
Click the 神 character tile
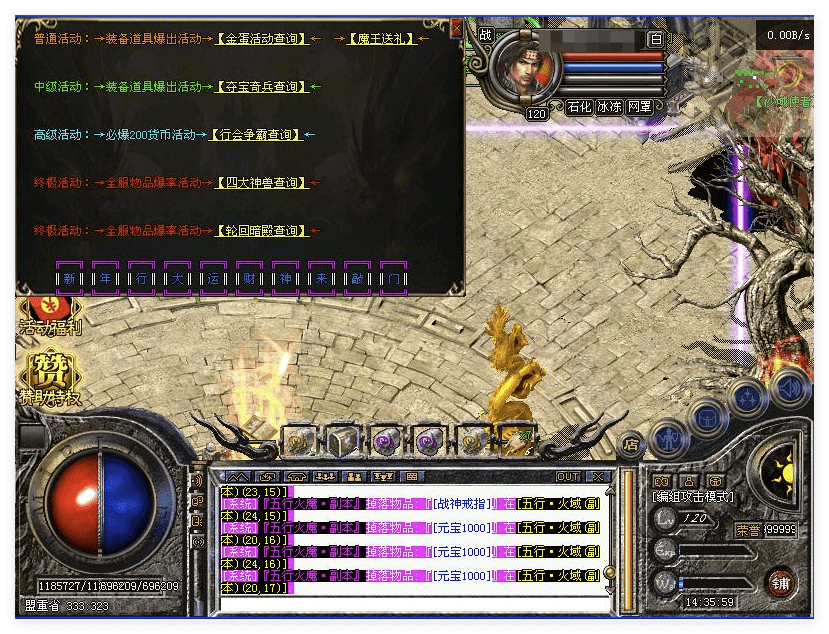[285, 278]
